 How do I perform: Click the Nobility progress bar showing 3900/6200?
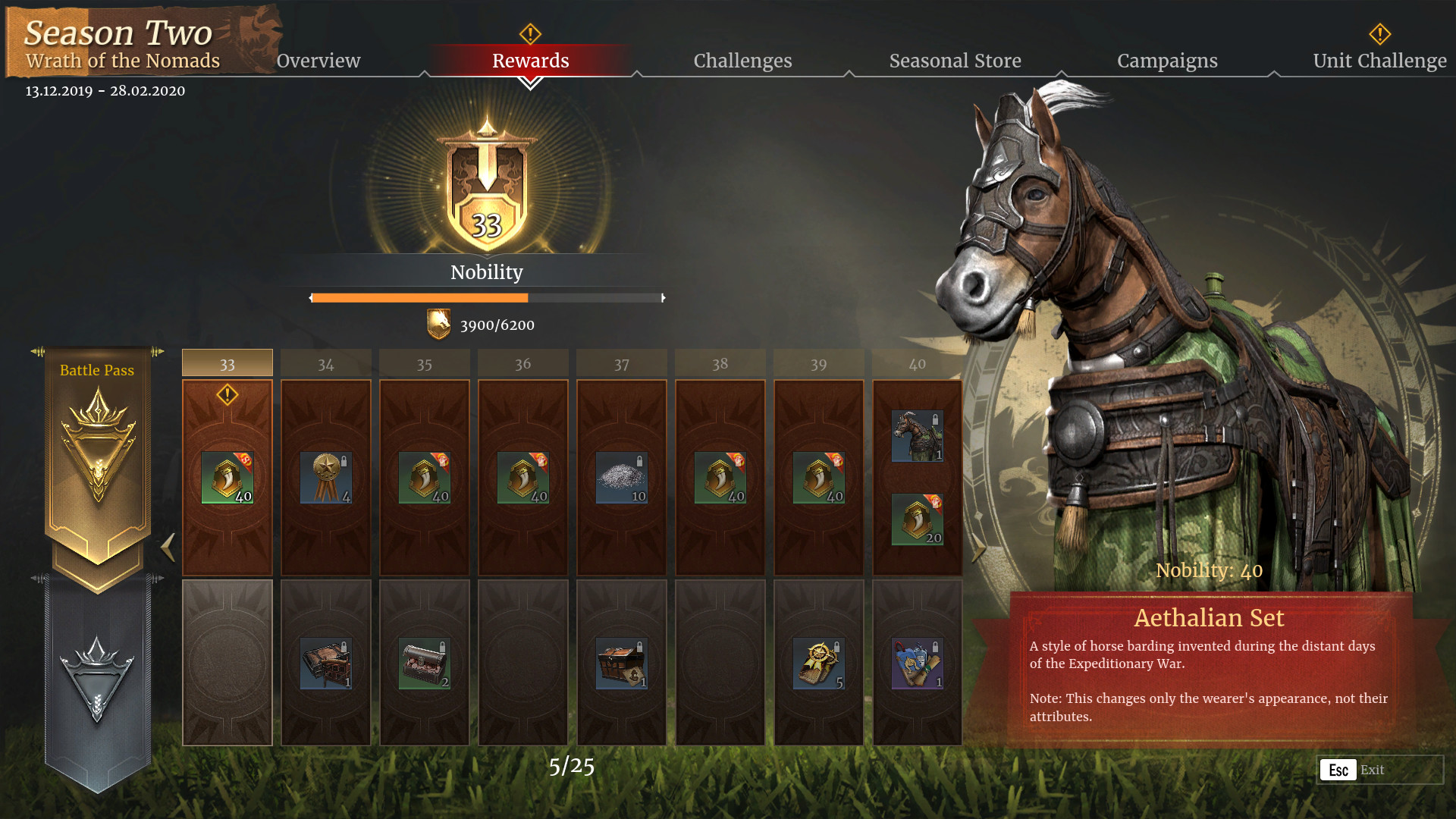pos(487,298)
